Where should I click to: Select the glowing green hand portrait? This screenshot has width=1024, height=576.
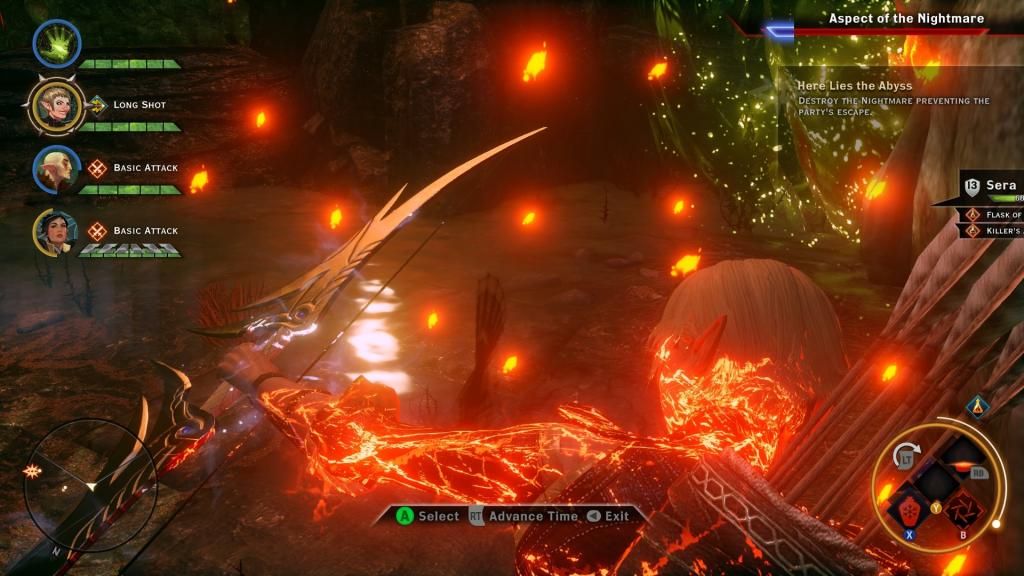pyautogui.click(x=56, y=43)
